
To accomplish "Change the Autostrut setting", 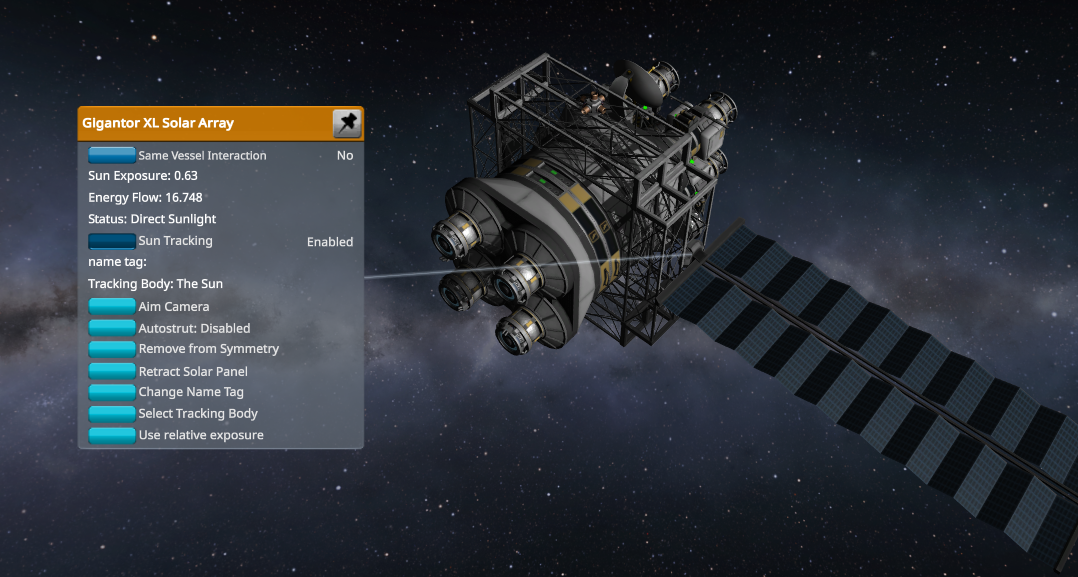I will (x=112, y=328).
